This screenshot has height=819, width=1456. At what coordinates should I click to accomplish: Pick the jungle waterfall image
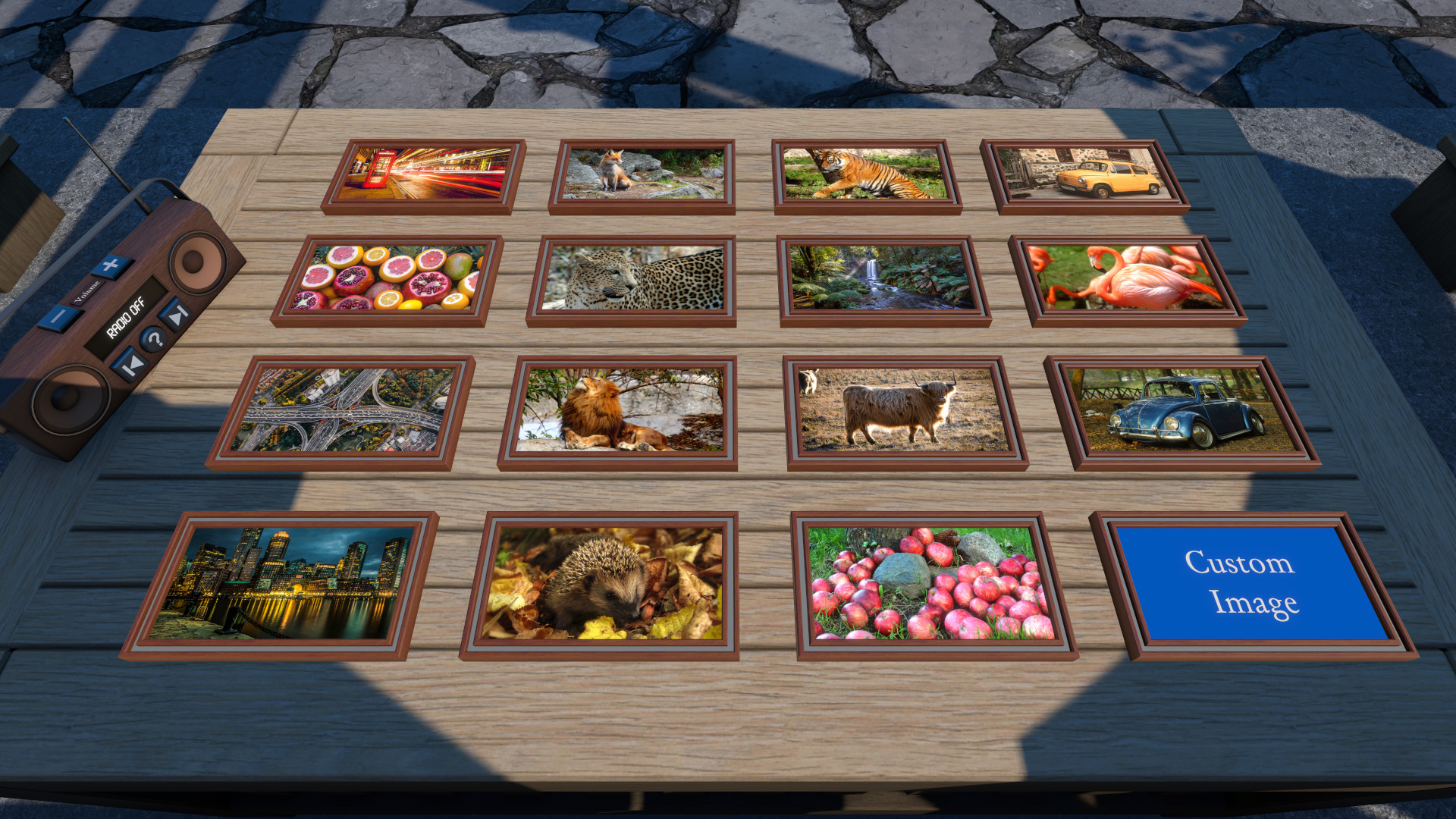(x=882, y=278)
